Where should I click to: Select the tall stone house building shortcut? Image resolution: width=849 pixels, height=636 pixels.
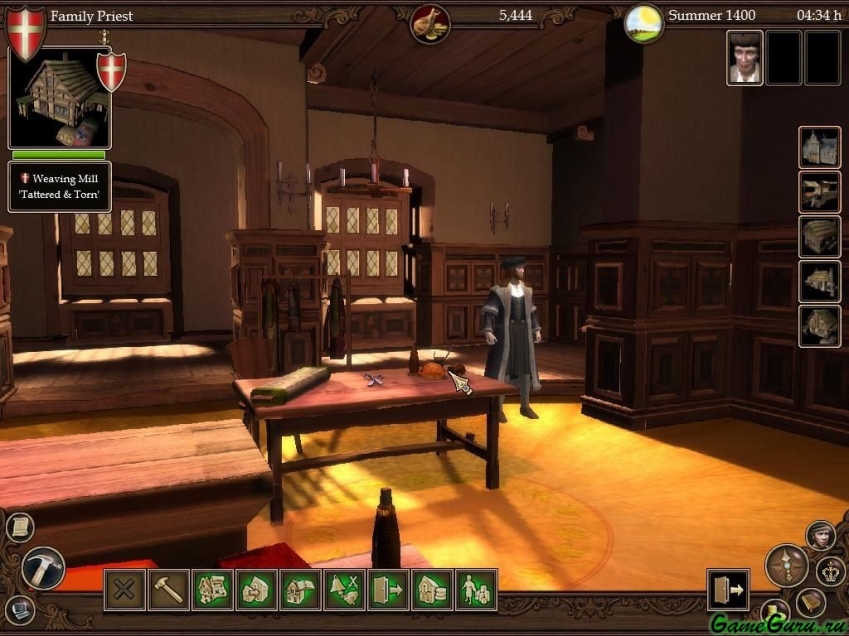pos(819,147)
